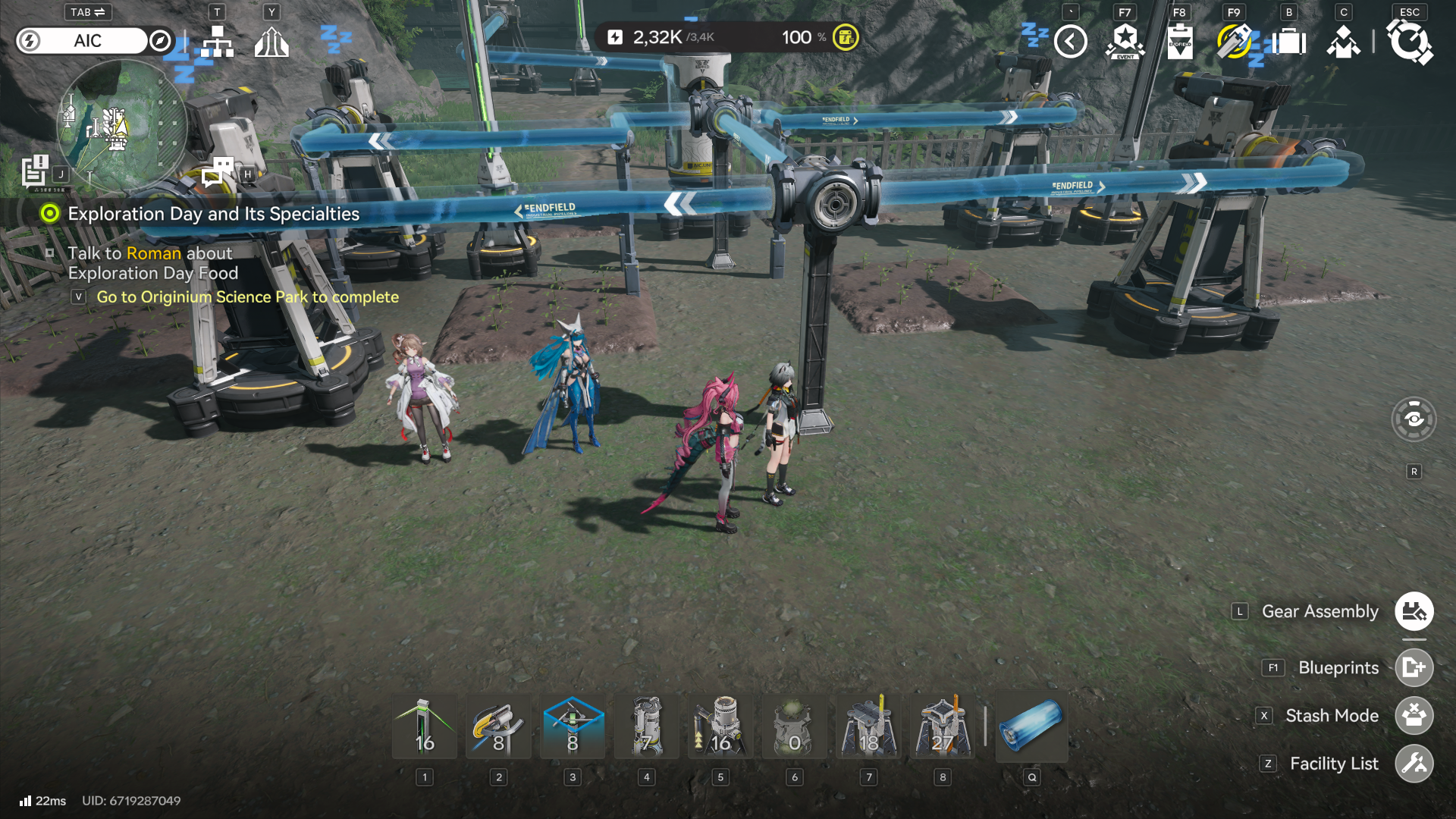Screen dimensions: 1456x819
Task: Open the hierarchy tree icon menu
Action: pyautogui.click(x=218, y=42)
